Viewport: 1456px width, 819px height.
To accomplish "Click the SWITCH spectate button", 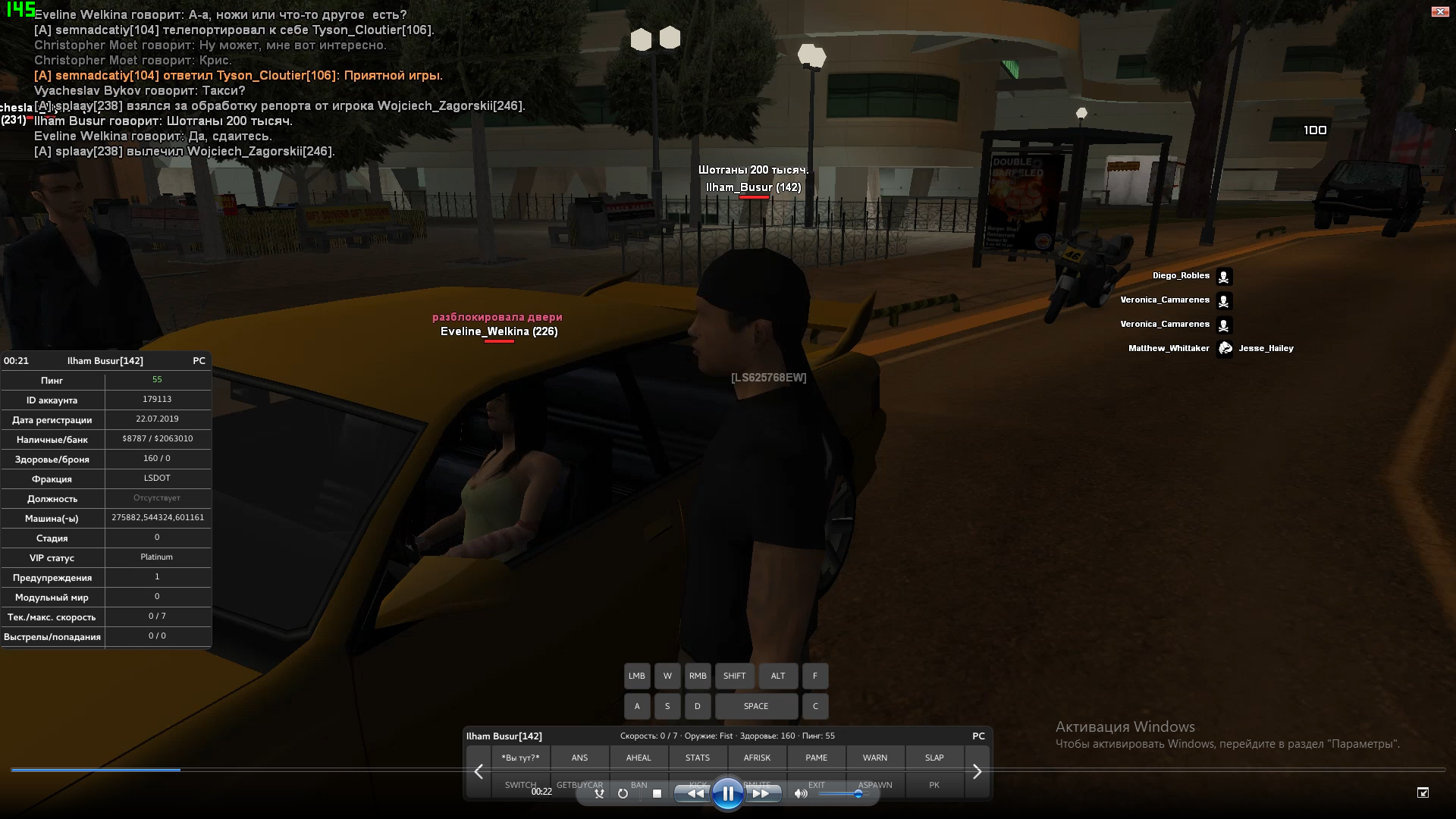I will point(520,786).
